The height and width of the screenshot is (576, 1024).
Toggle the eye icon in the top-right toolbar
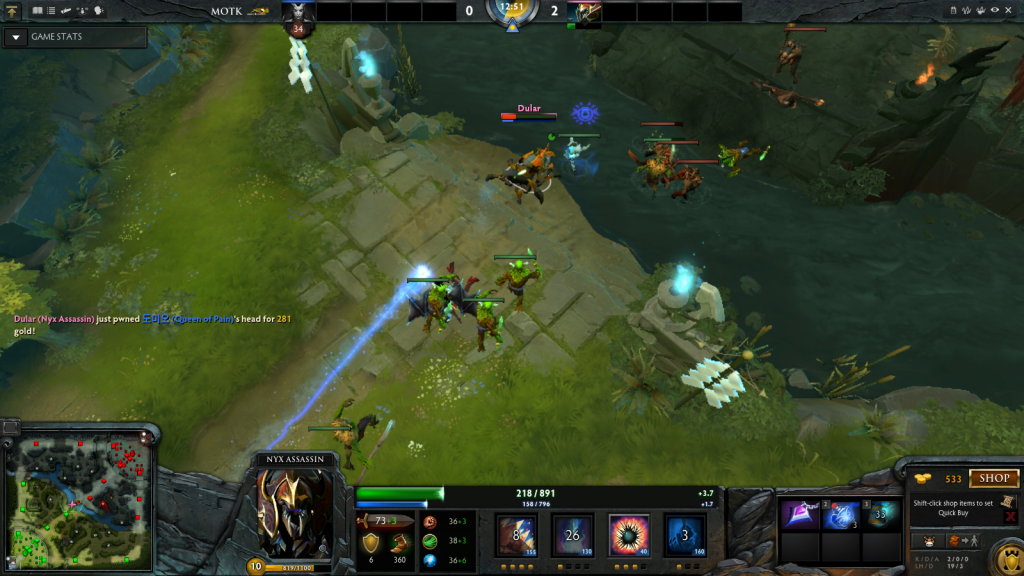coord(994,10)
